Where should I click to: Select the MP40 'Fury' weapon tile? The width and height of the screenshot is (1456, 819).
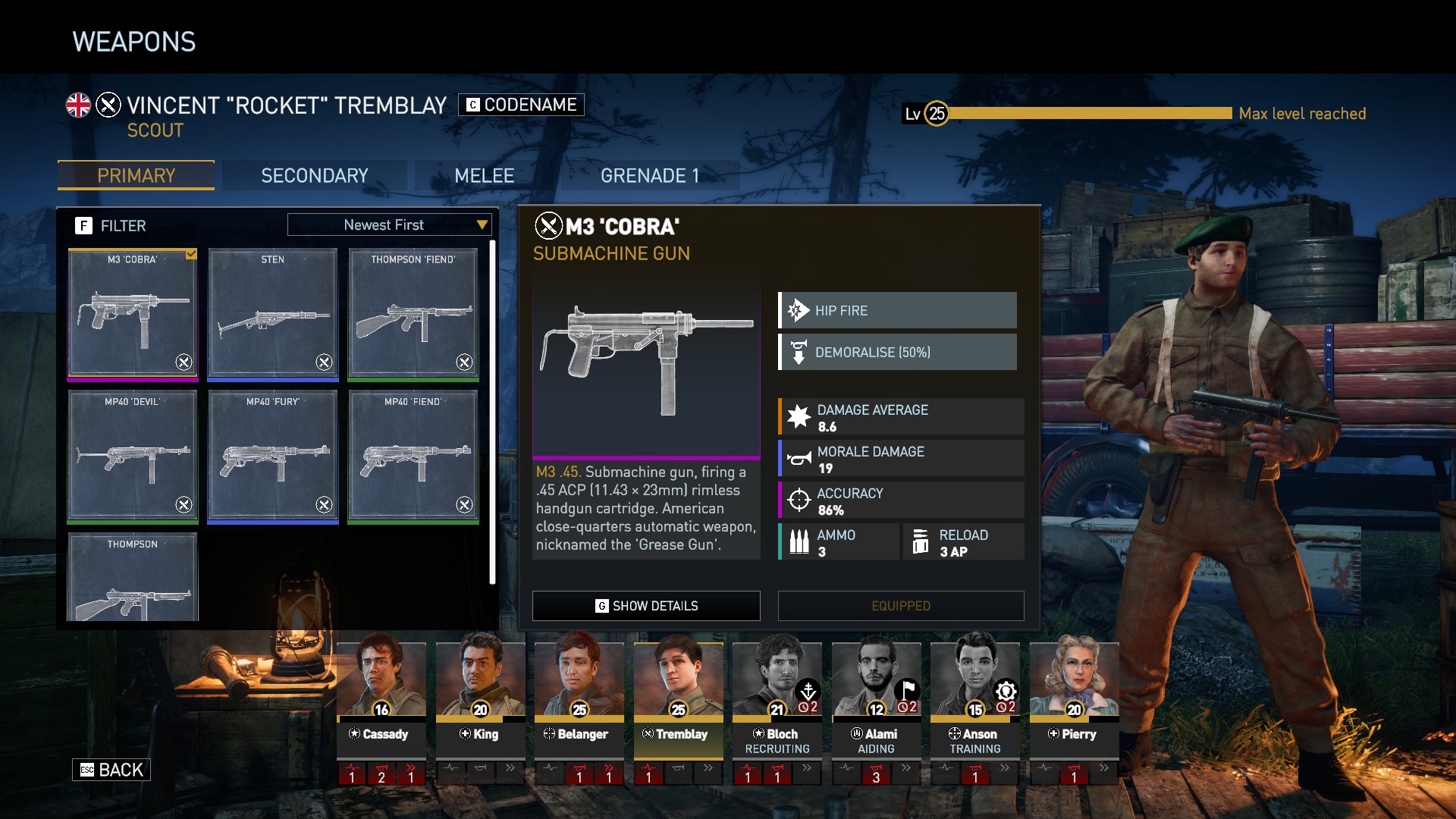(272, 455)
